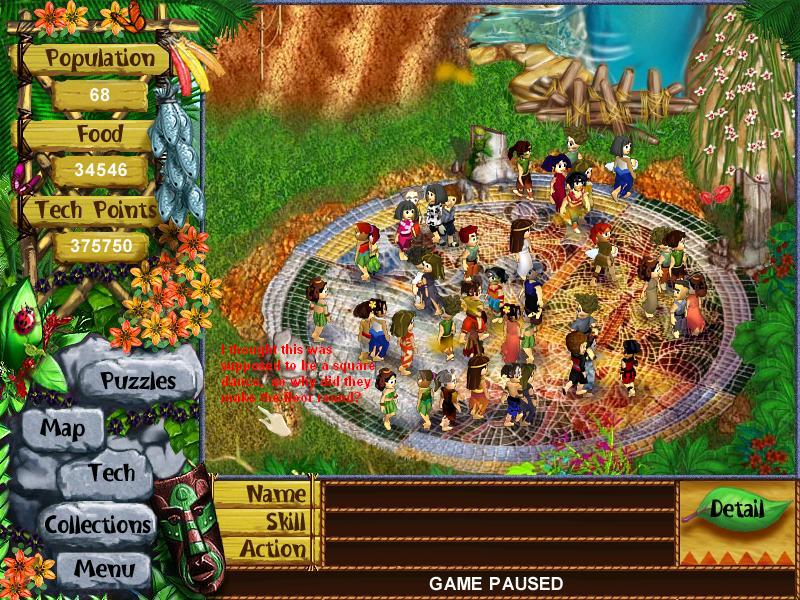Viewport: 800px width, 600px height.
Task: Show the island Map
Action: 62,430
